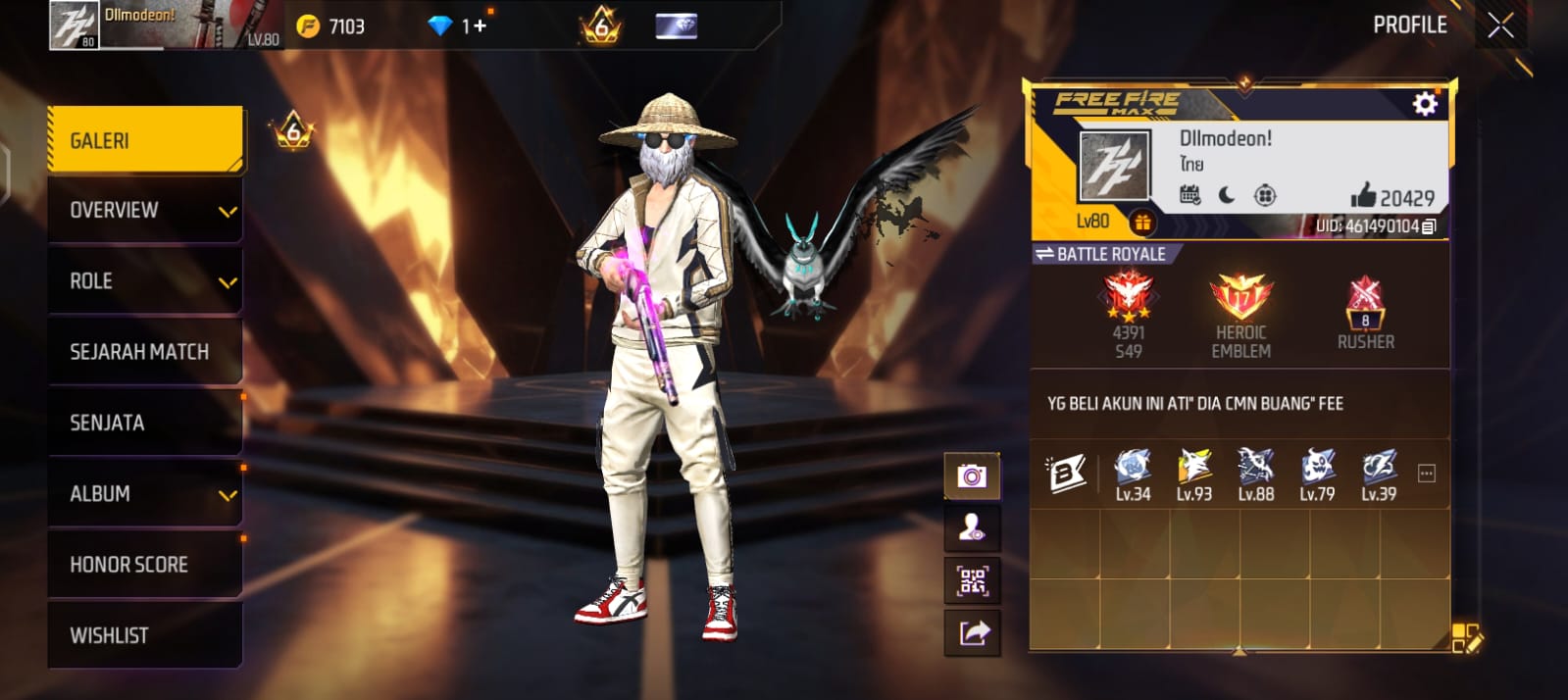This screenshot has height=700, width=1568.
Task: Expand the Role menu entry
Action: (145, 281)
